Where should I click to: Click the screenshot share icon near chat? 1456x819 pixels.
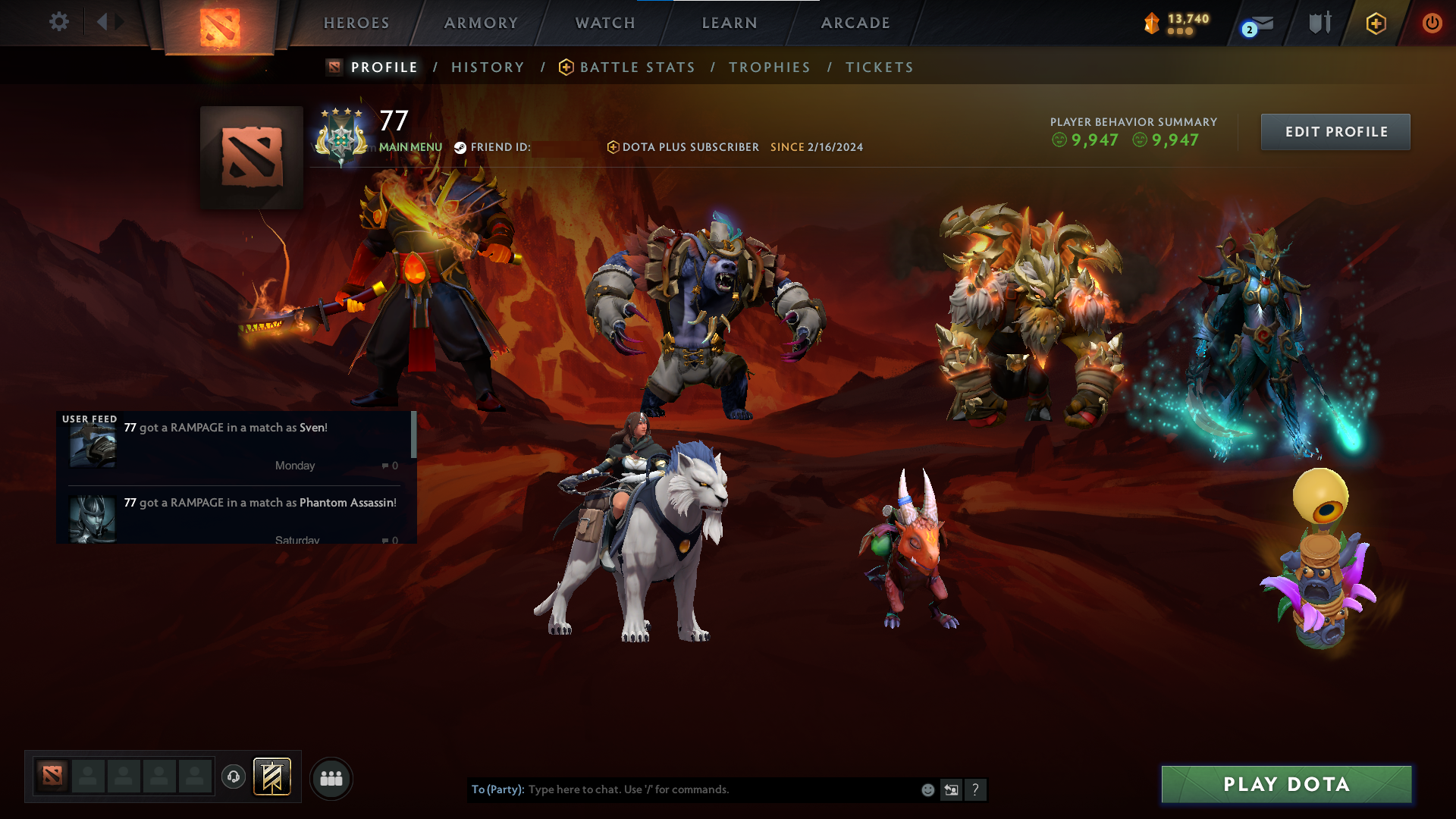point(952,789)
